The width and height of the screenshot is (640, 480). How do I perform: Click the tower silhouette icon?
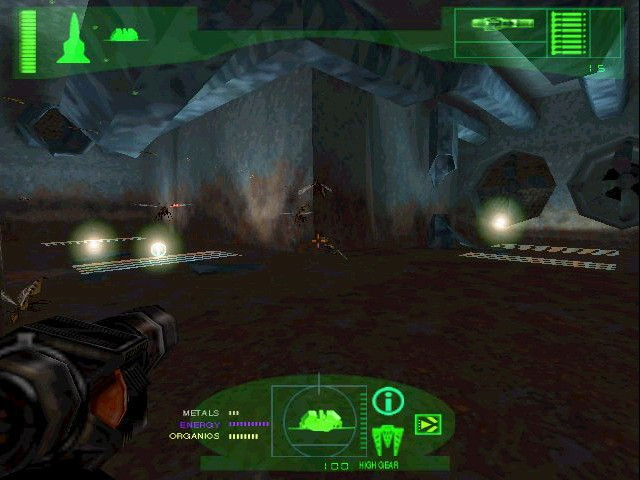(x=73, y=39)
